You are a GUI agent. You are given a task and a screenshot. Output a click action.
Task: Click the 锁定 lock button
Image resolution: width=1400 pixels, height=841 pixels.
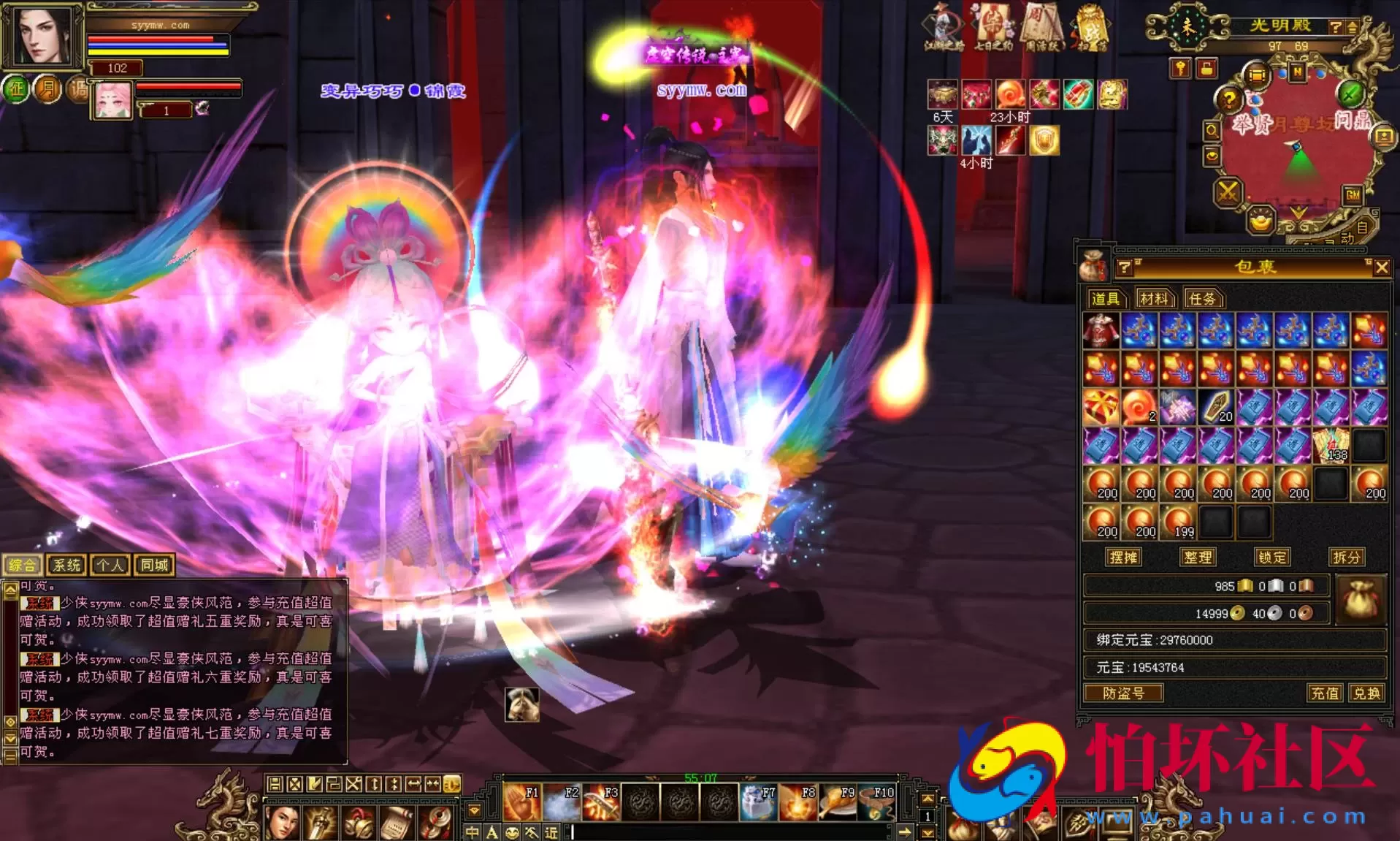(x=1271, y=558)
